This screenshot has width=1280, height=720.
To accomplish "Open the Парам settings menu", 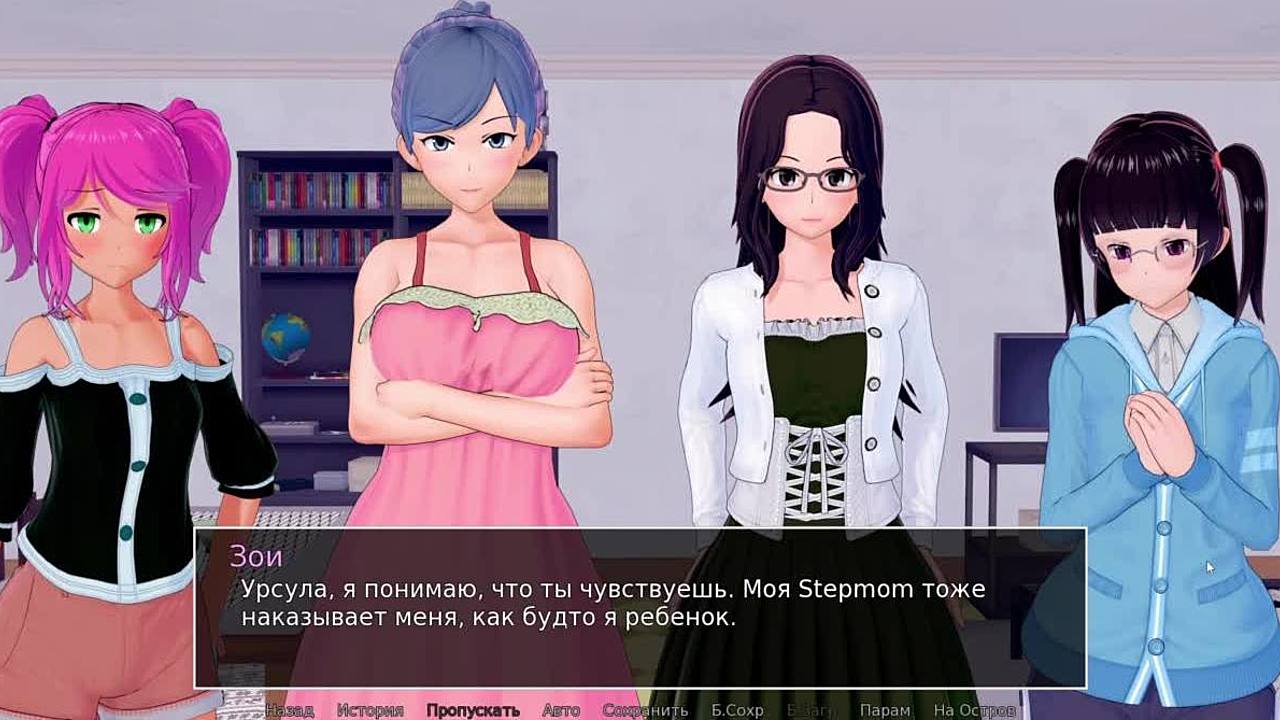I will 885,710.
